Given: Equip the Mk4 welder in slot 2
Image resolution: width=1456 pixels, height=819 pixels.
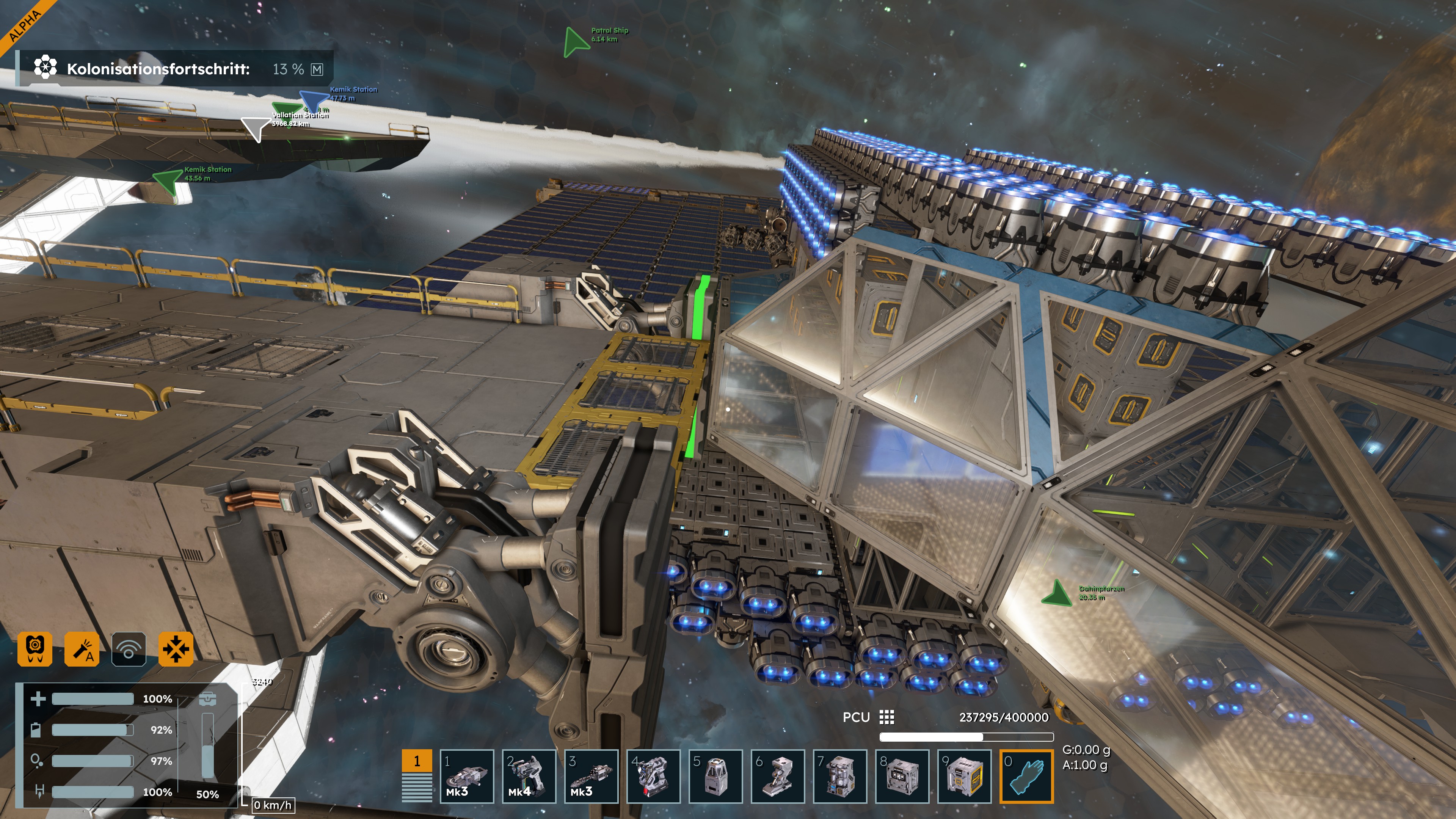Looking at the screenshot, I should click(x=529, y=775).
